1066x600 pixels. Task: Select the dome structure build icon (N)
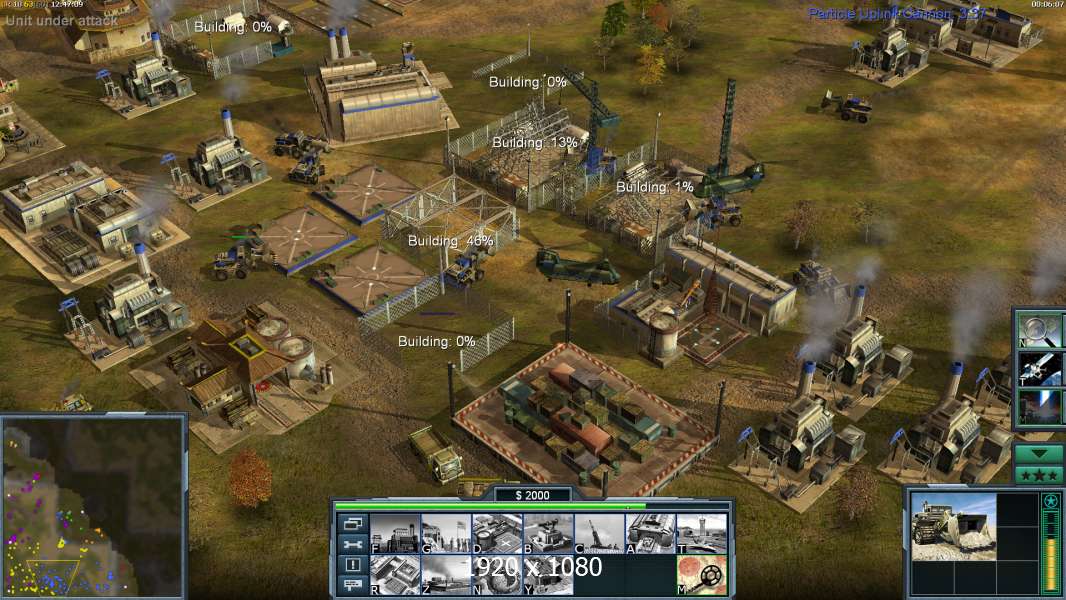click(x=497, y=575)
